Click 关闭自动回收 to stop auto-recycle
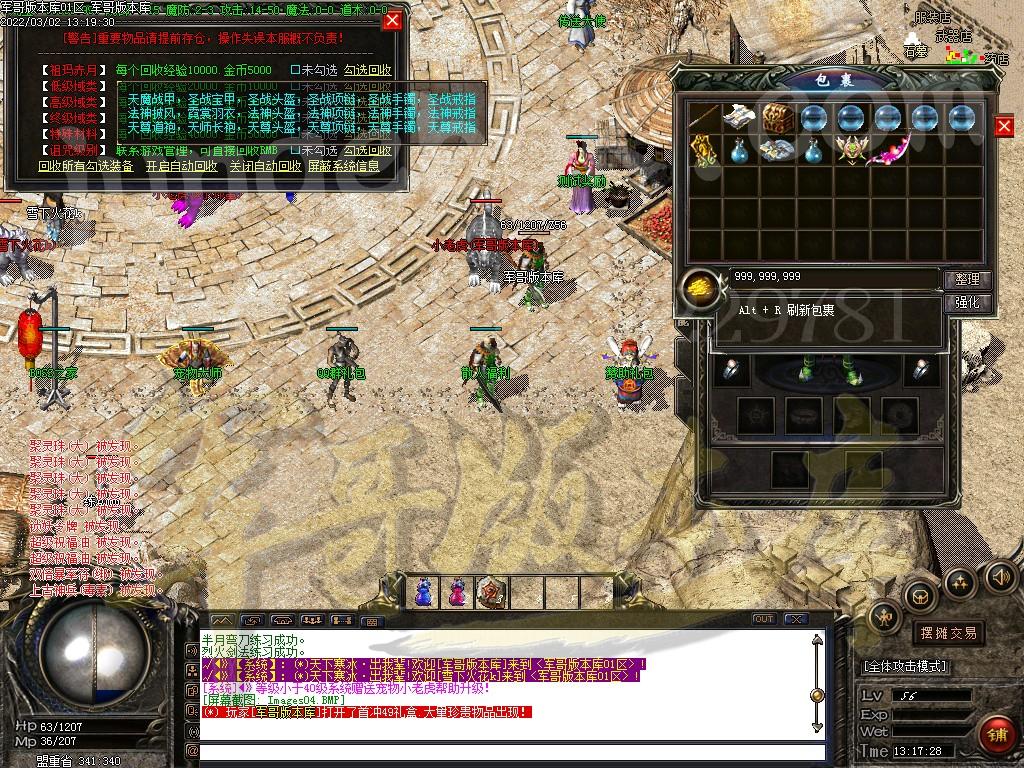This screenshot has width=1024, height=768. click(x=264, y=166)
